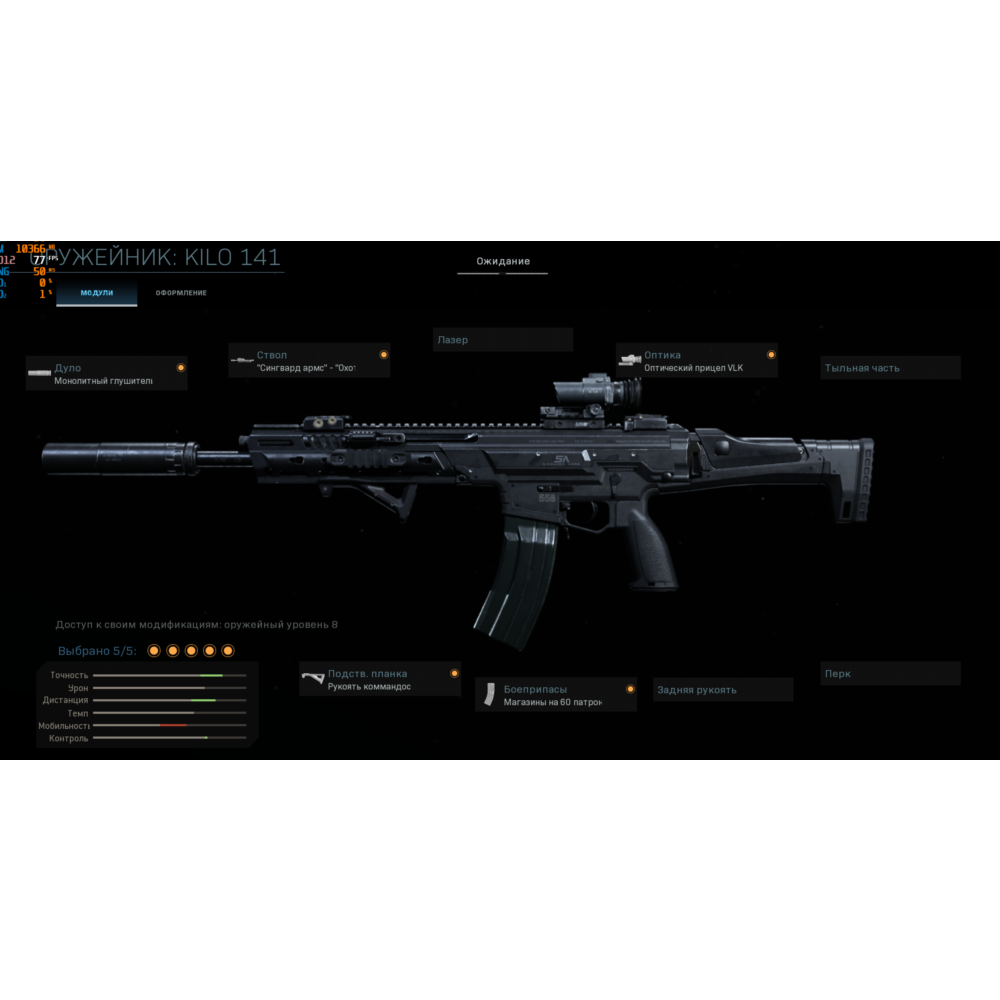
Task: Choose the Задняя рукоять rear grip slot
Action: (723, 690)
